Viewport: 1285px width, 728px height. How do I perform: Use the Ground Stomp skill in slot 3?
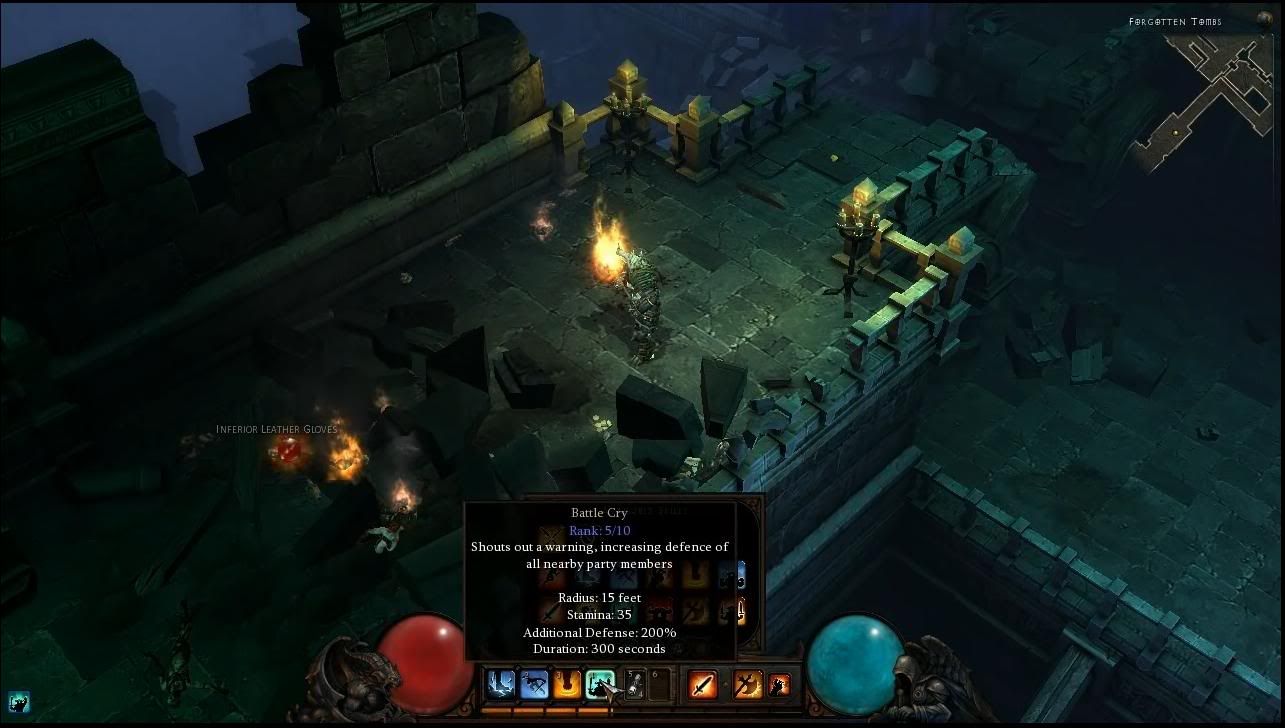pos(566,684)
